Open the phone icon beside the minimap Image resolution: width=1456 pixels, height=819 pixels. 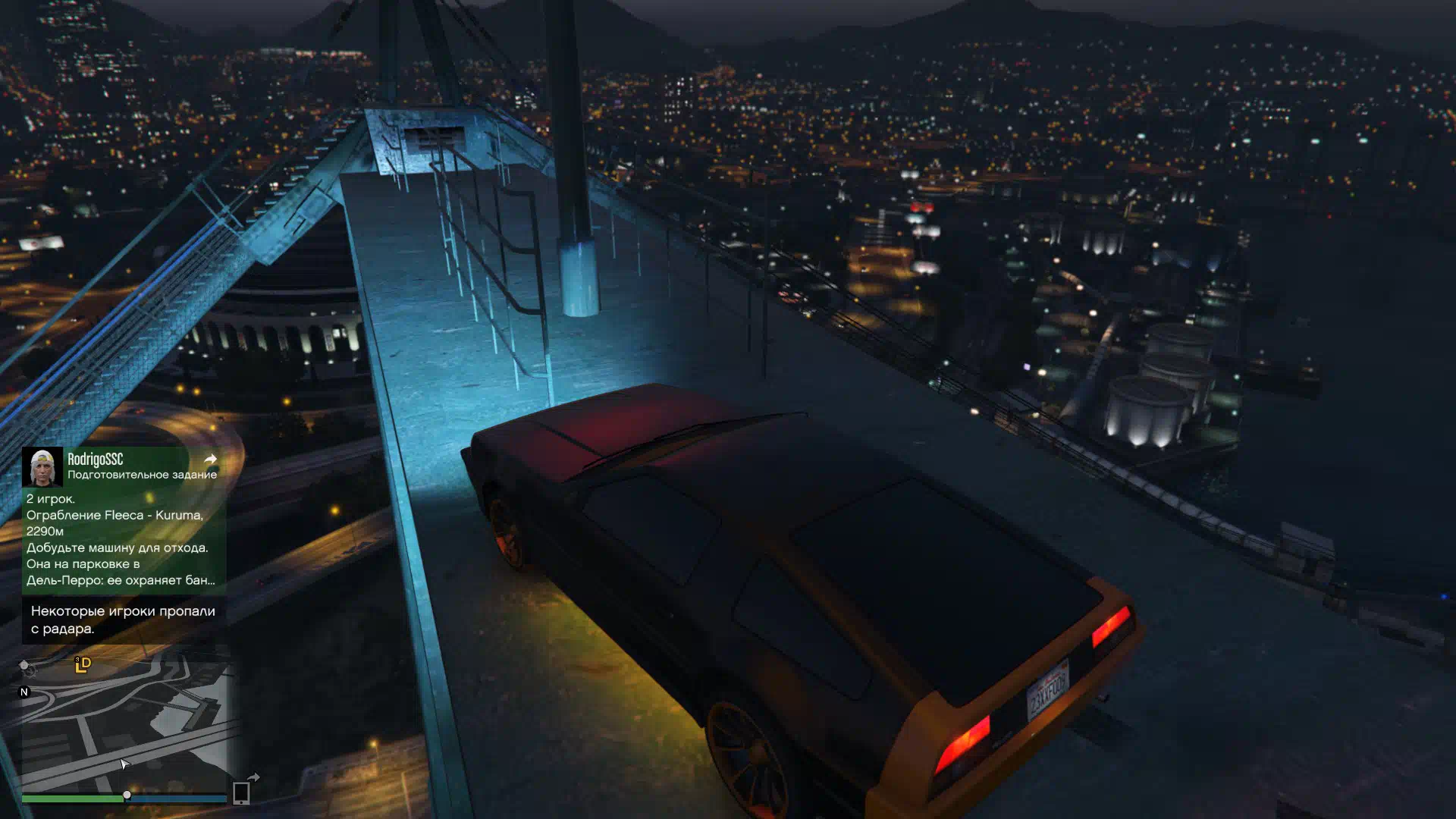(x=242, y=792)
